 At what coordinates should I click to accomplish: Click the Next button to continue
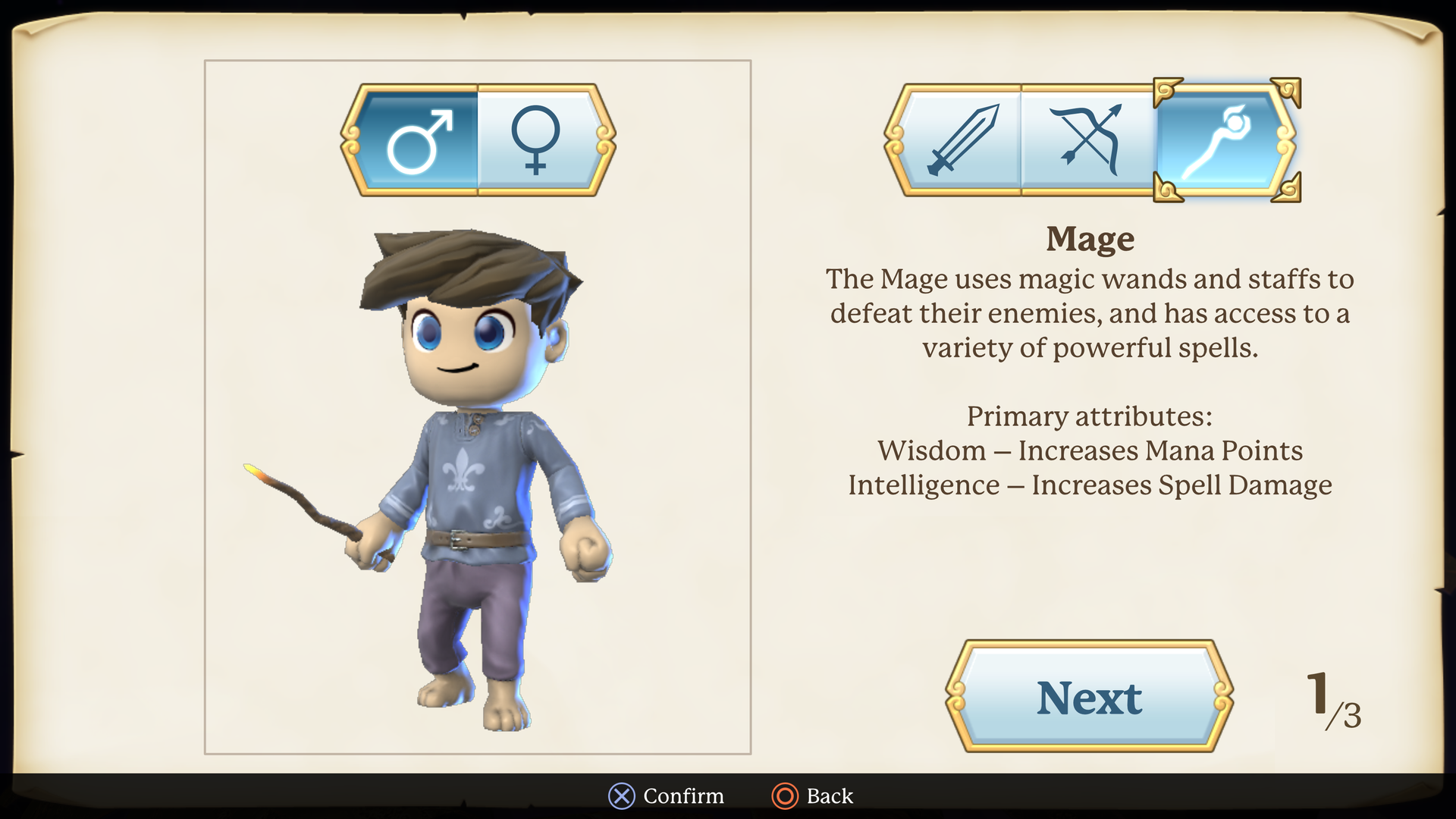[x=1089, y=698]
